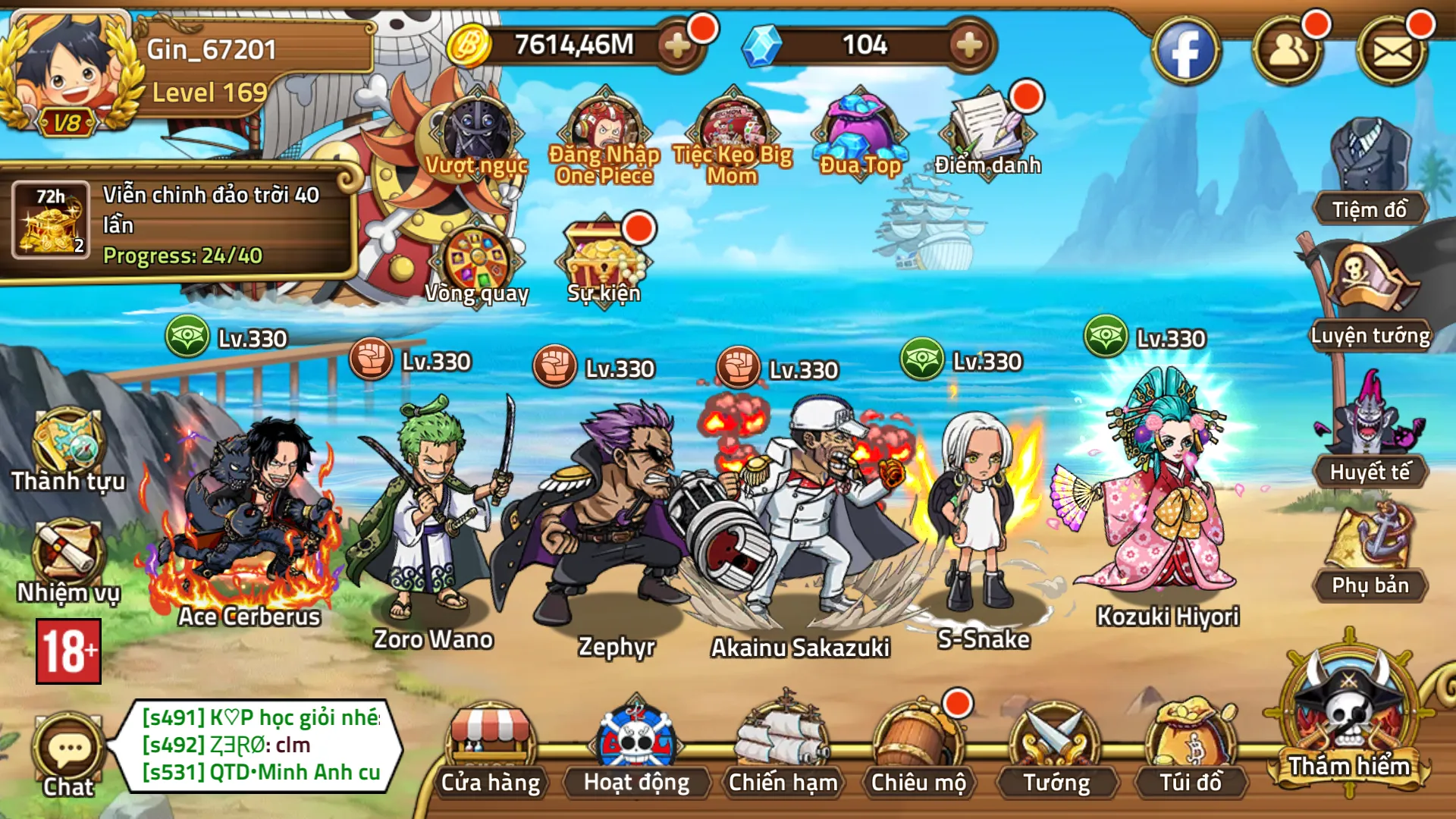Open the Túi đồ bag
Image resolution: width=1456 pixels, height=819 pixels.
coord(1191,751)
